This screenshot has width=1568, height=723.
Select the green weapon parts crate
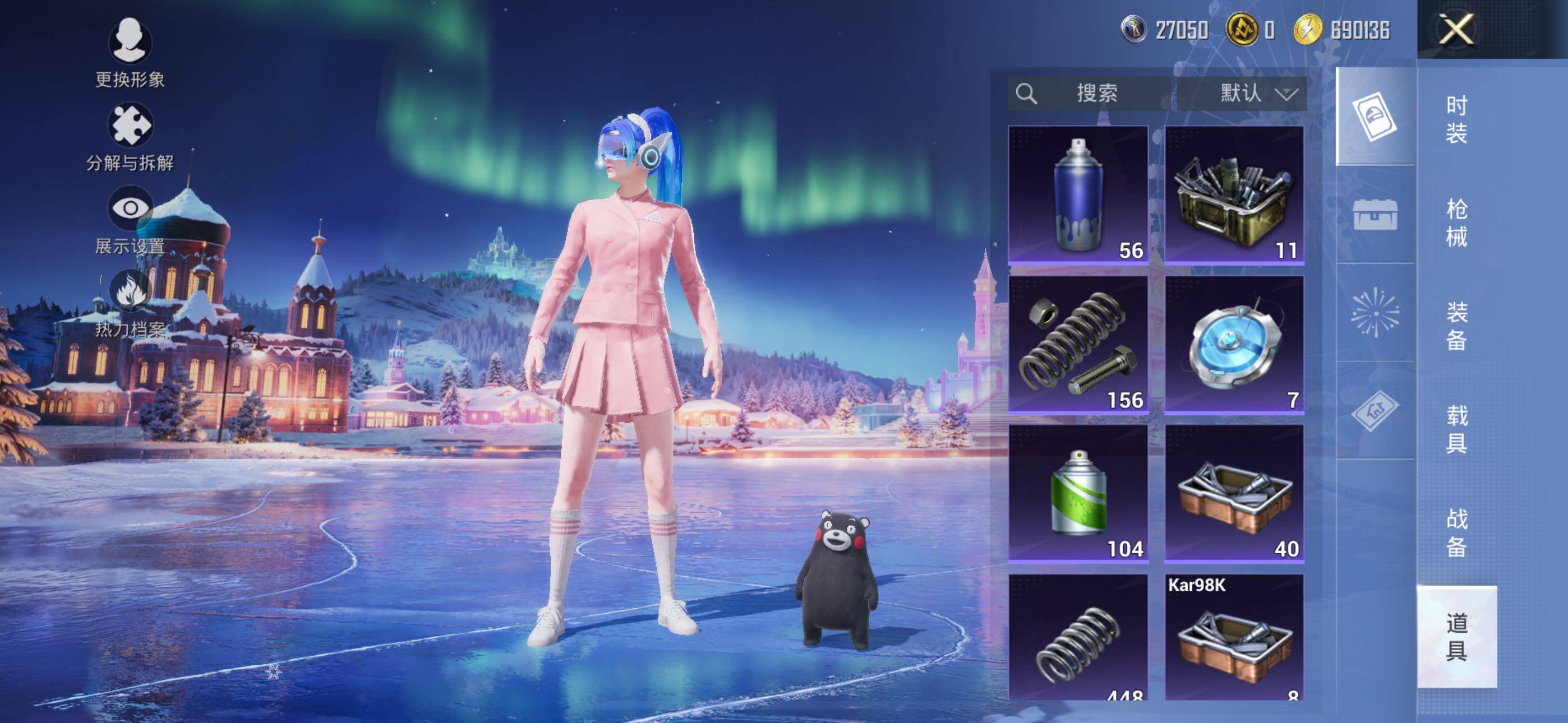[1234, 194]
